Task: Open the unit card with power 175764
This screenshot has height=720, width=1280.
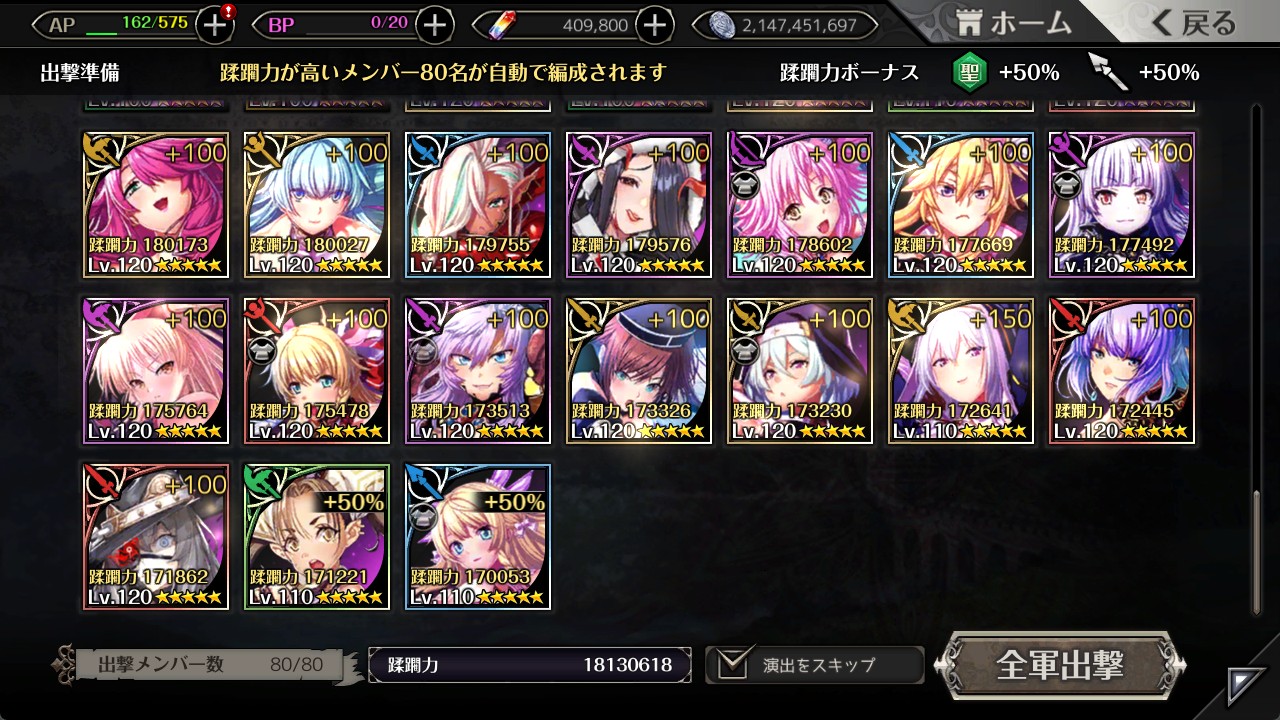Action: 156,371
